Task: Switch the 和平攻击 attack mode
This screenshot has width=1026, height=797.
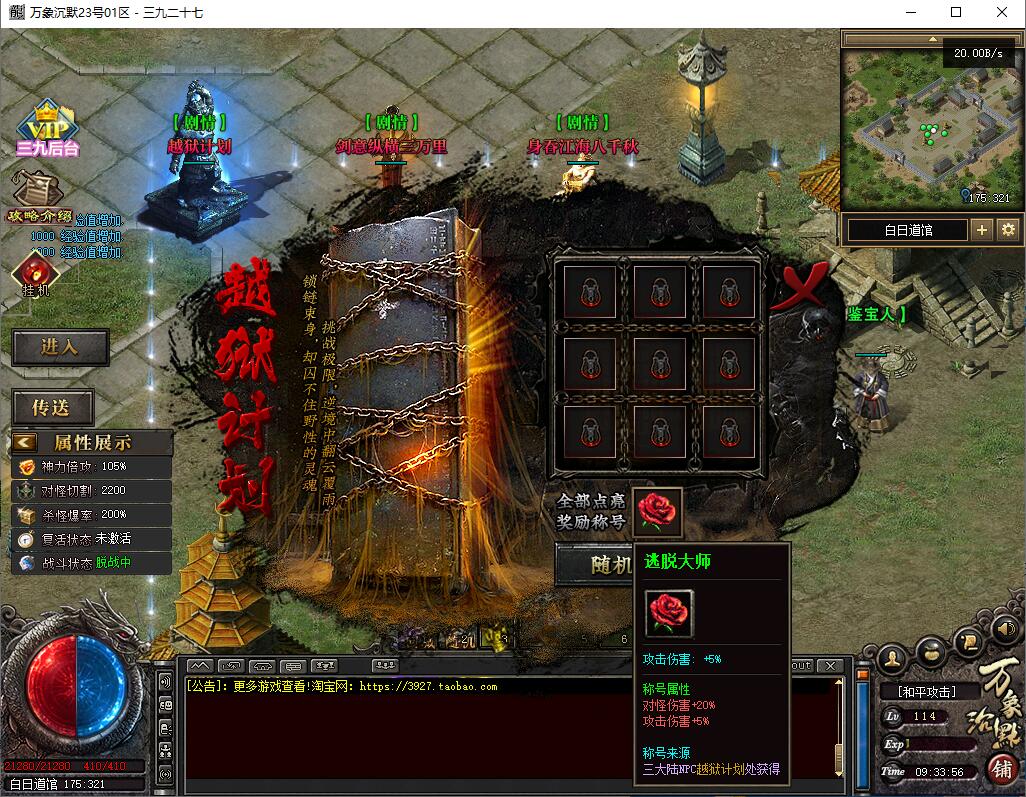Action: tap(925, 691)
